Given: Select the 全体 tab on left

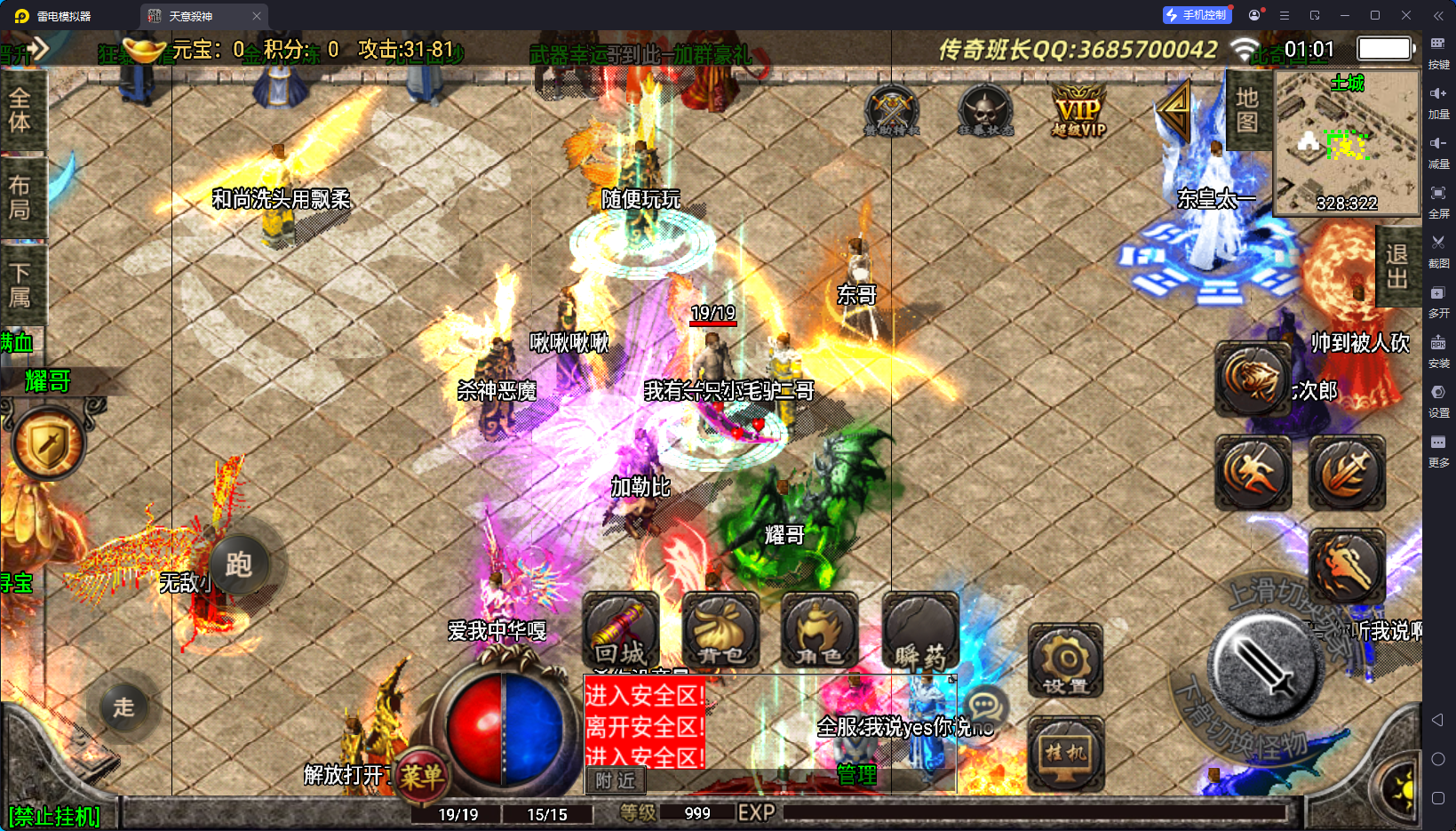Looking at the screenshot, I should click(x=20, y=110).
